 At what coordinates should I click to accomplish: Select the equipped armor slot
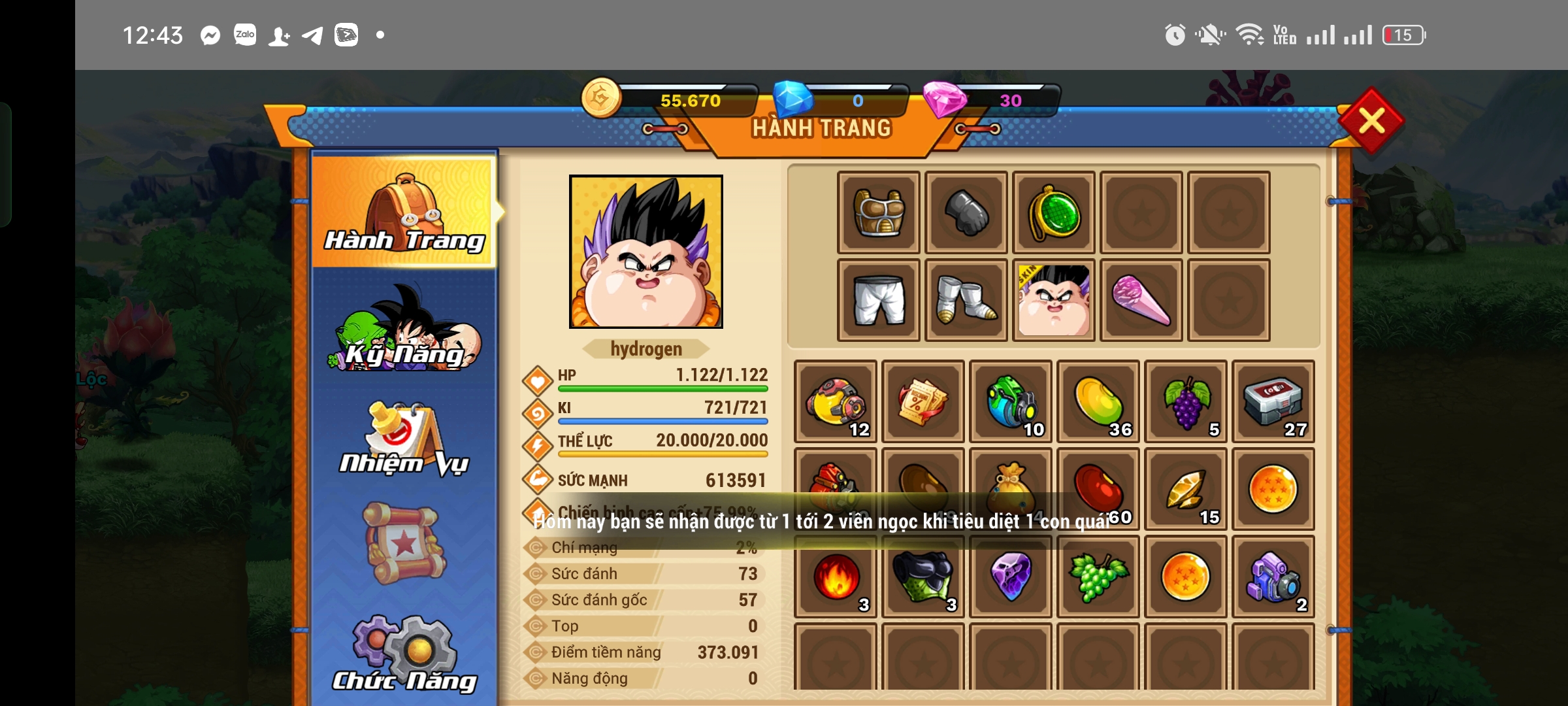[x=879, y=212]
